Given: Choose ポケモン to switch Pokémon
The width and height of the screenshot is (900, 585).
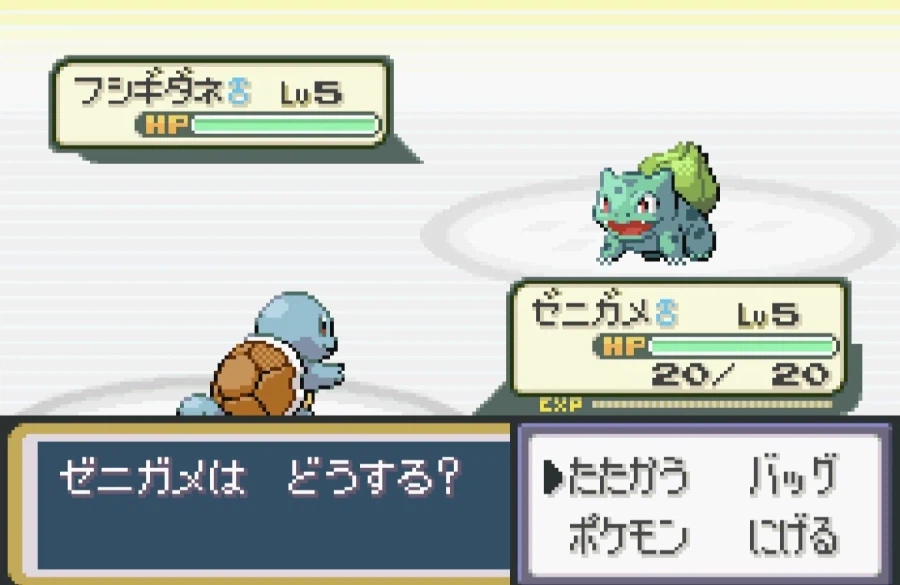Looking at the screenshot, I should [628, 538].
